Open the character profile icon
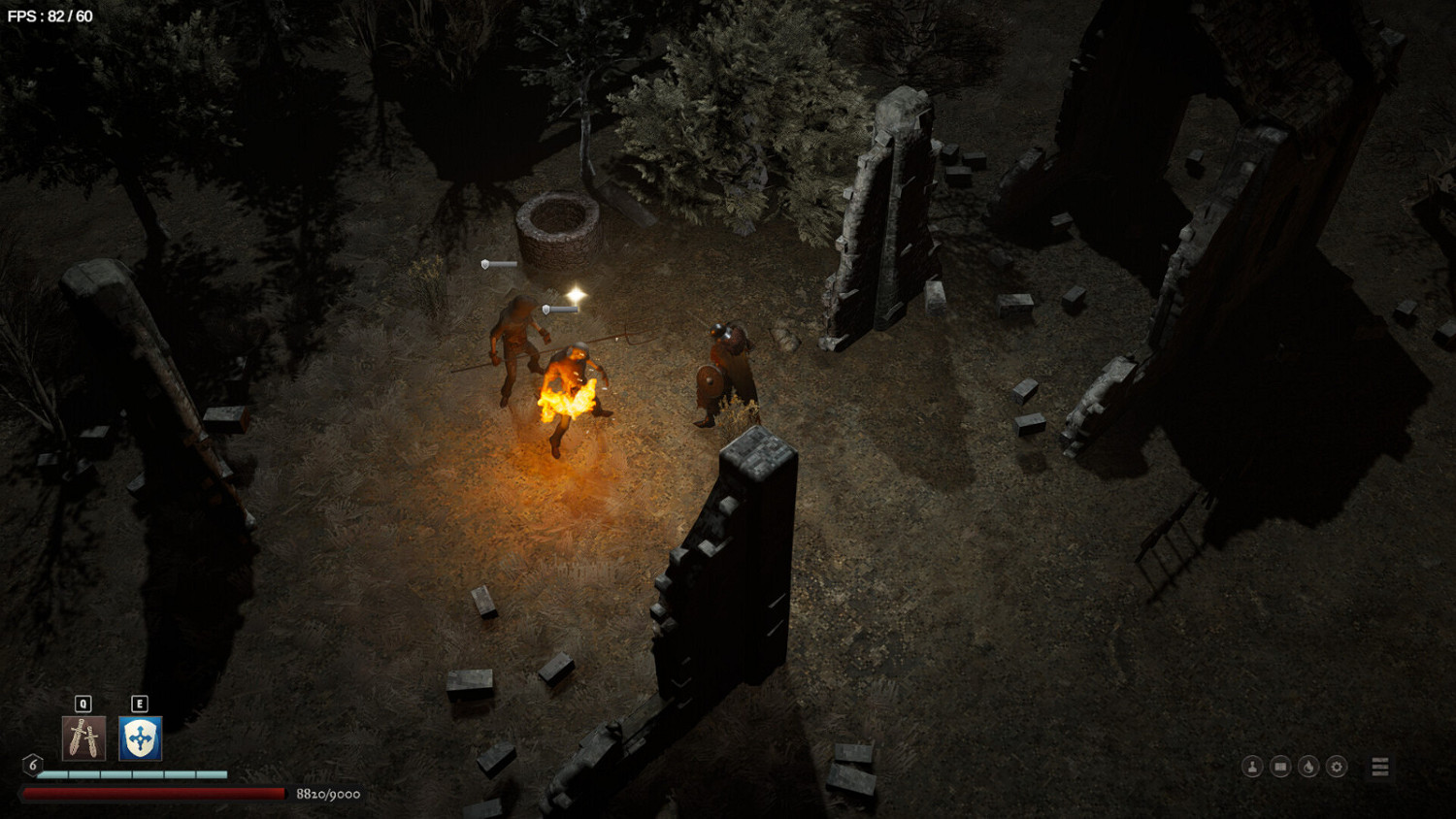1456x819 pixels. point(1252,766)
